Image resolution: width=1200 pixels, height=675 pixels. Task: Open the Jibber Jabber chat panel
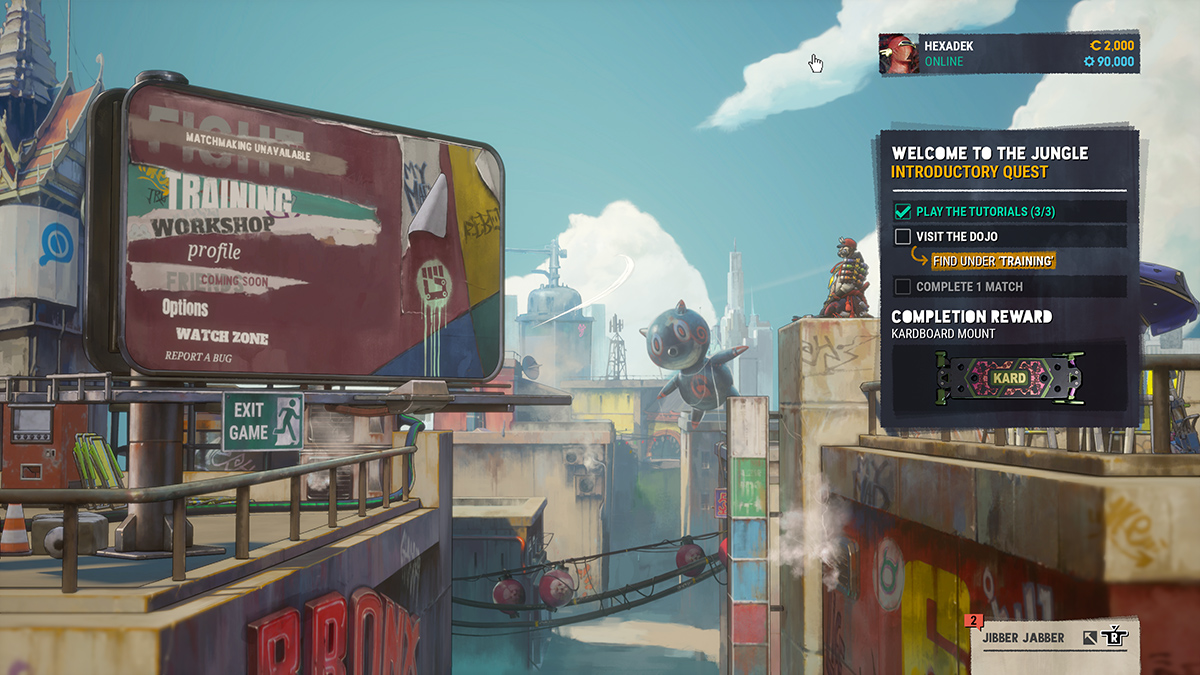coord(1024,635)
